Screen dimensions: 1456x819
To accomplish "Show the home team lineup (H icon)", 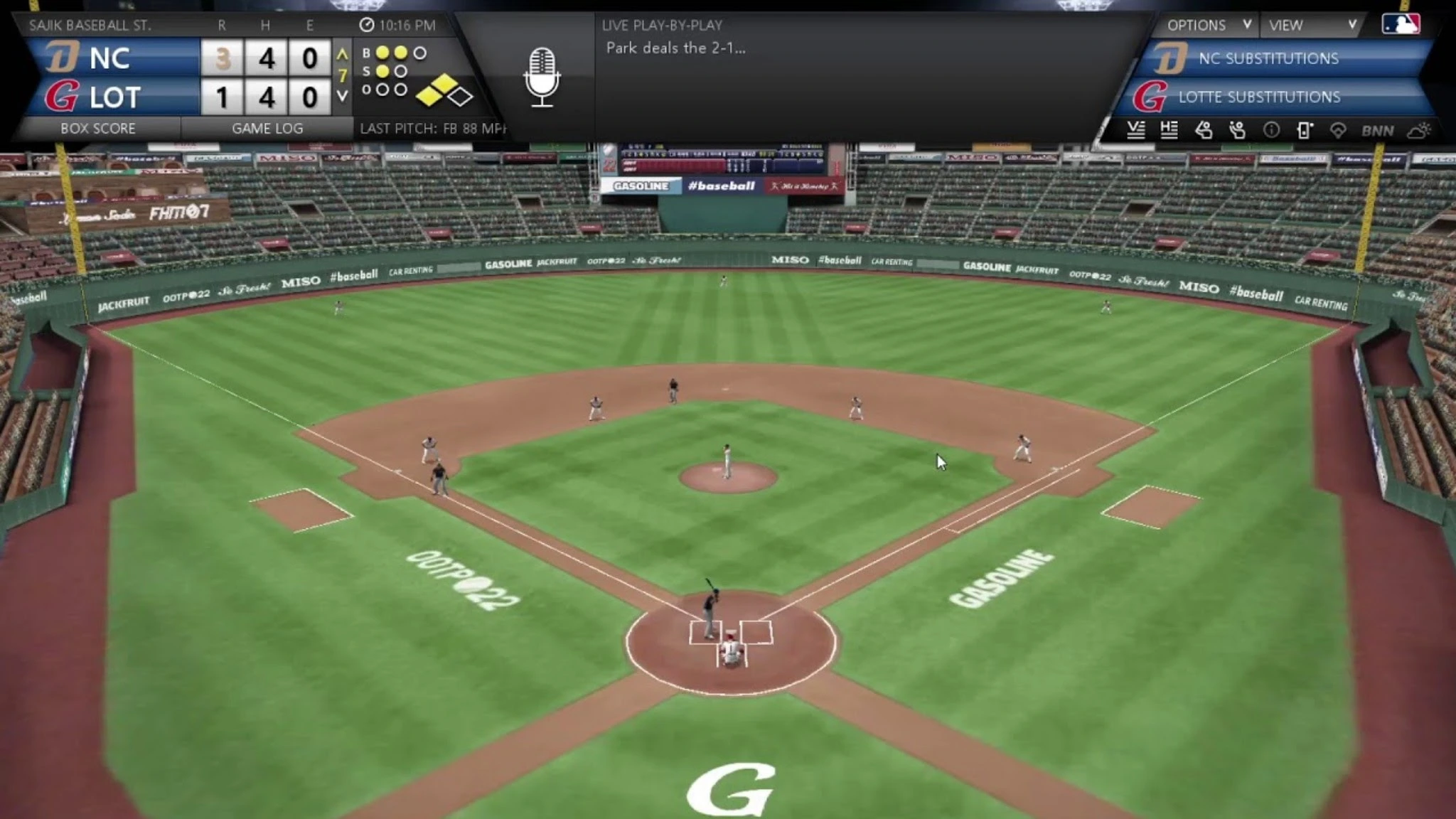I will [1169, 130].
